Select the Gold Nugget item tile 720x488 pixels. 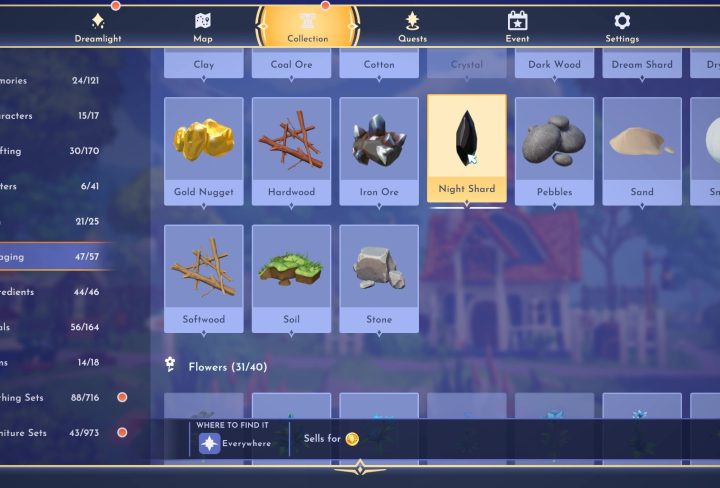point(204,150)
